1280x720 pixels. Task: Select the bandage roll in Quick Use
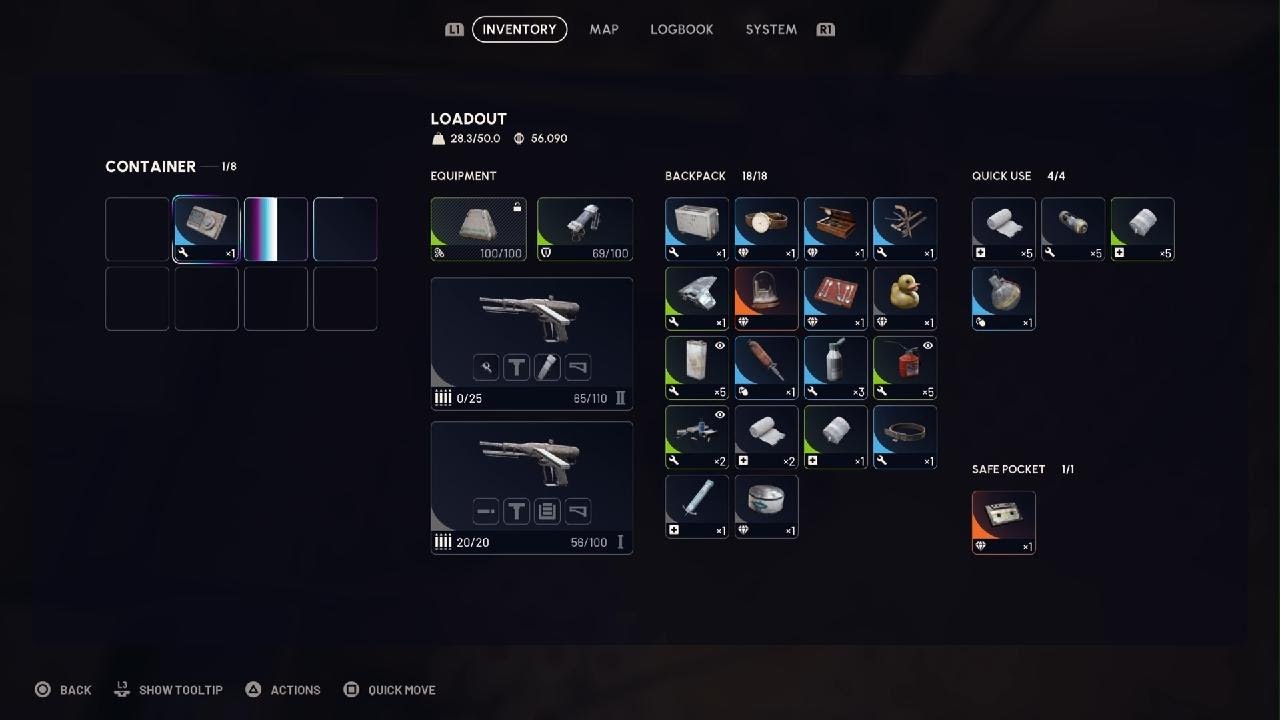coord(1004,229)
